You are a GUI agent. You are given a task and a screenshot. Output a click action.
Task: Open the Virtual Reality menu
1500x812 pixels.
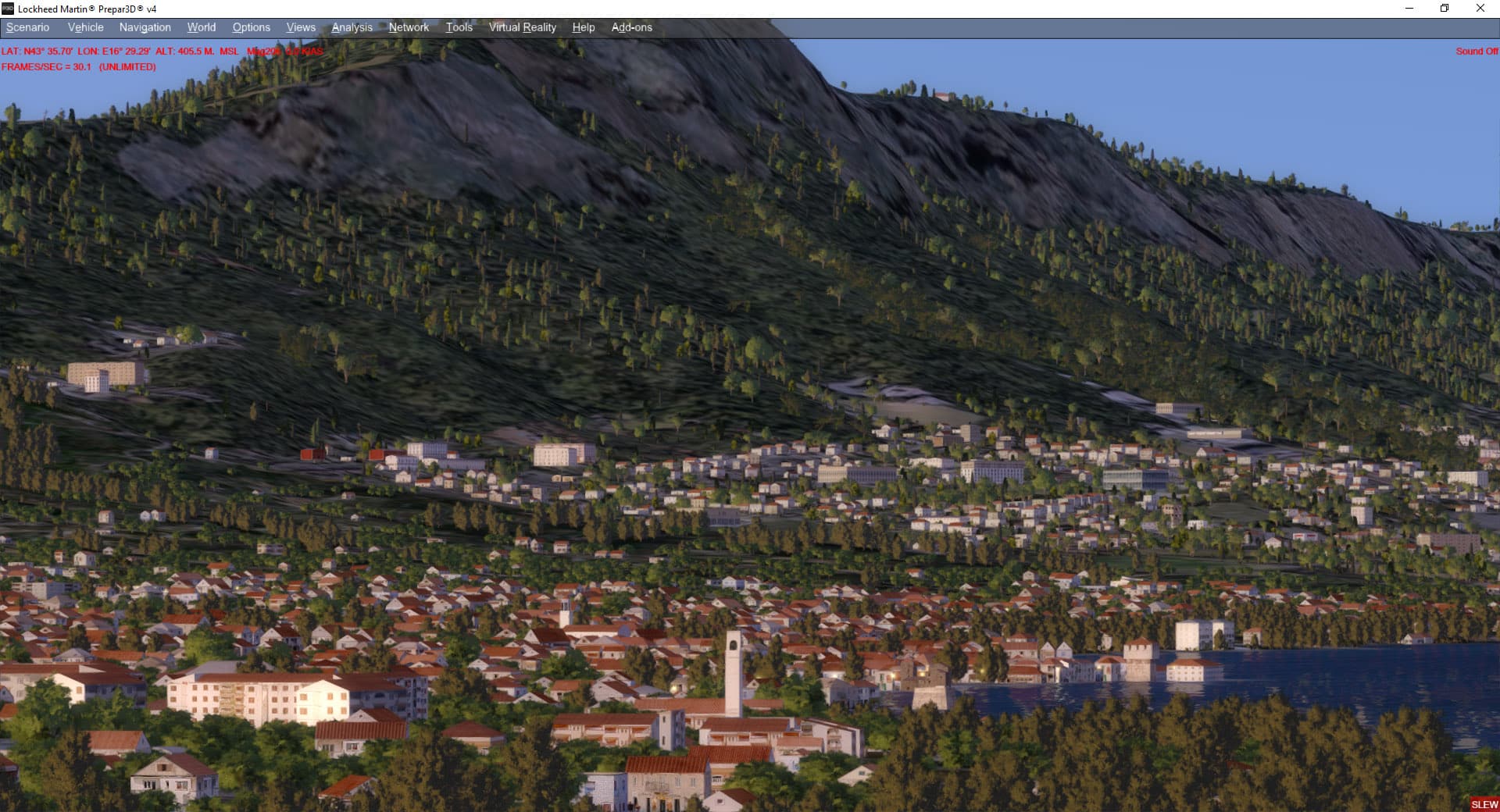pyautogui.click(x=522, y=27)
